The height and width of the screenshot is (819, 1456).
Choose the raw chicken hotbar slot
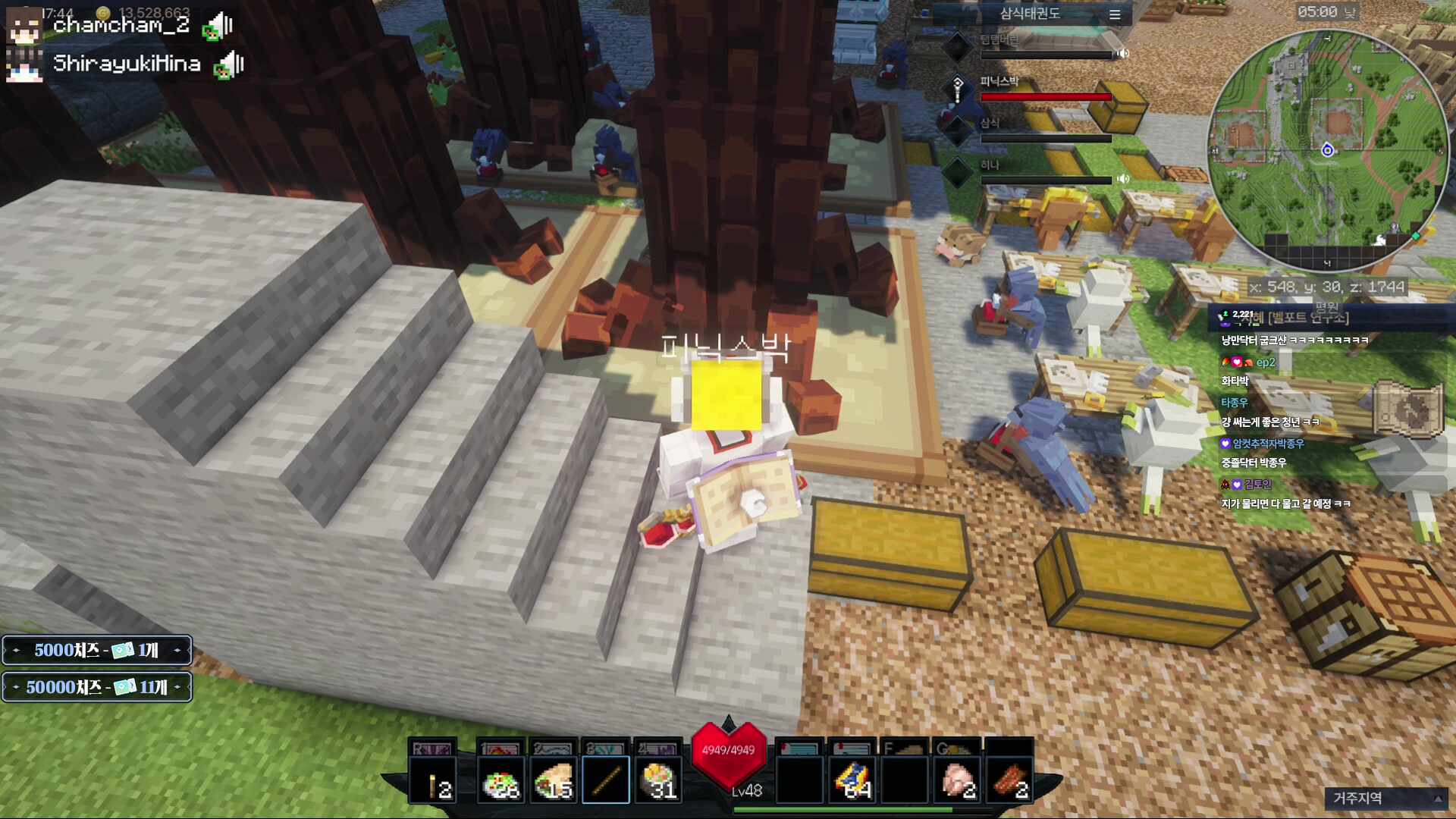[957, 780]
